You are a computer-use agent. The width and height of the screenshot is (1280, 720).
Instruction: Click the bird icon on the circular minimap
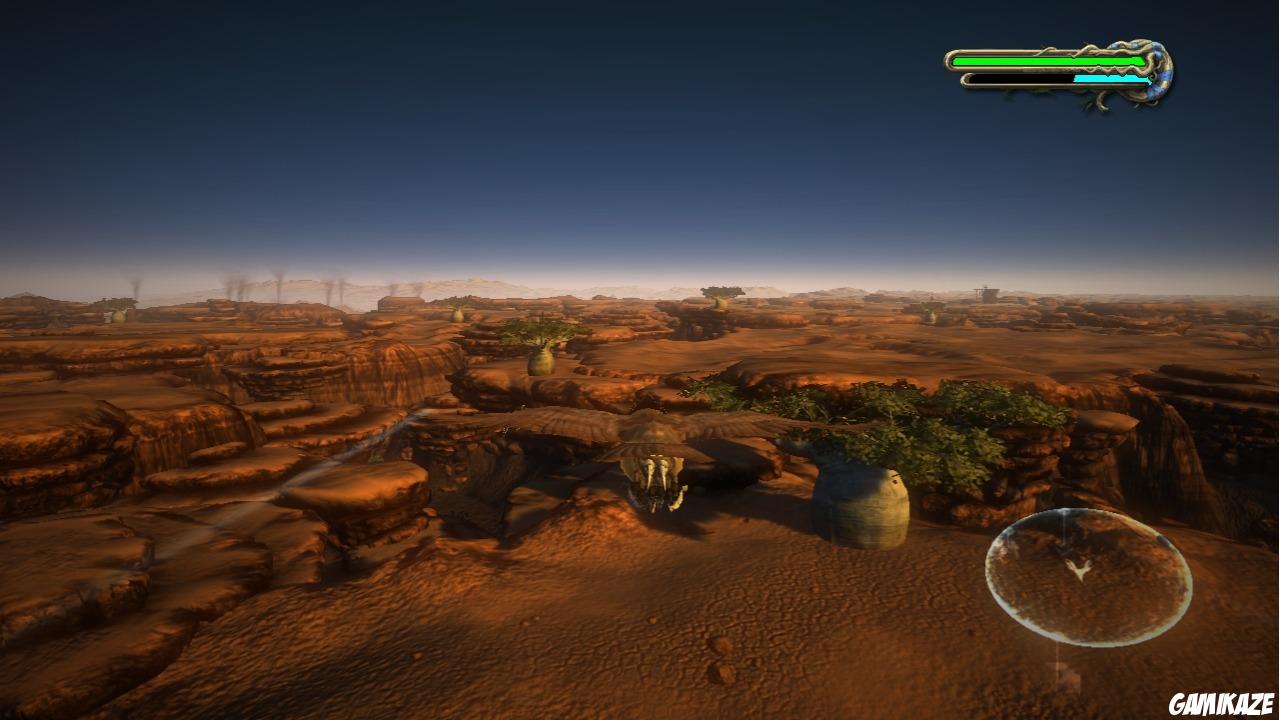[1080, 570]
